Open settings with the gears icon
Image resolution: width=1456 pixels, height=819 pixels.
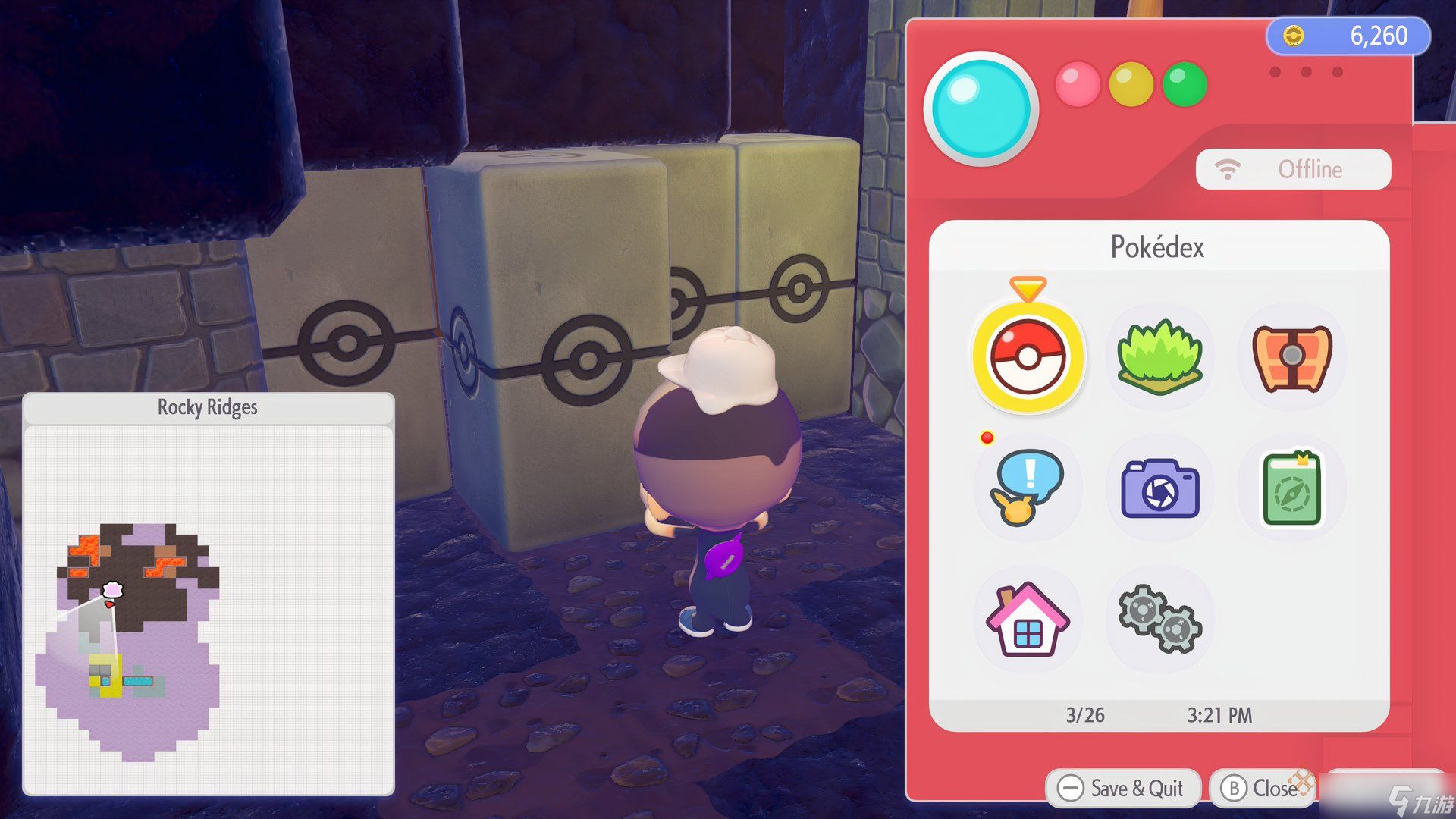(1160, 620)
